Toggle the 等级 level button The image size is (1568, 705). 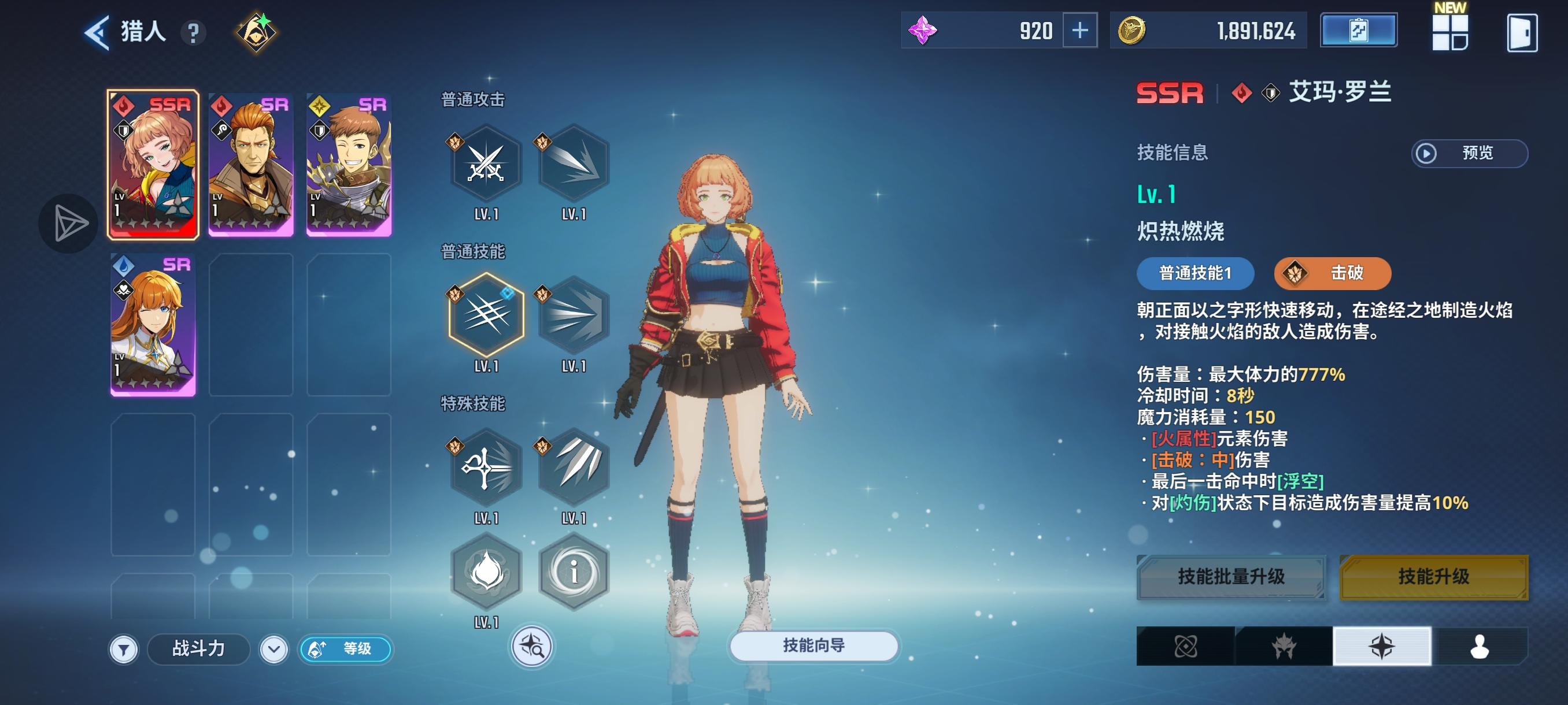tap(346, 649)
